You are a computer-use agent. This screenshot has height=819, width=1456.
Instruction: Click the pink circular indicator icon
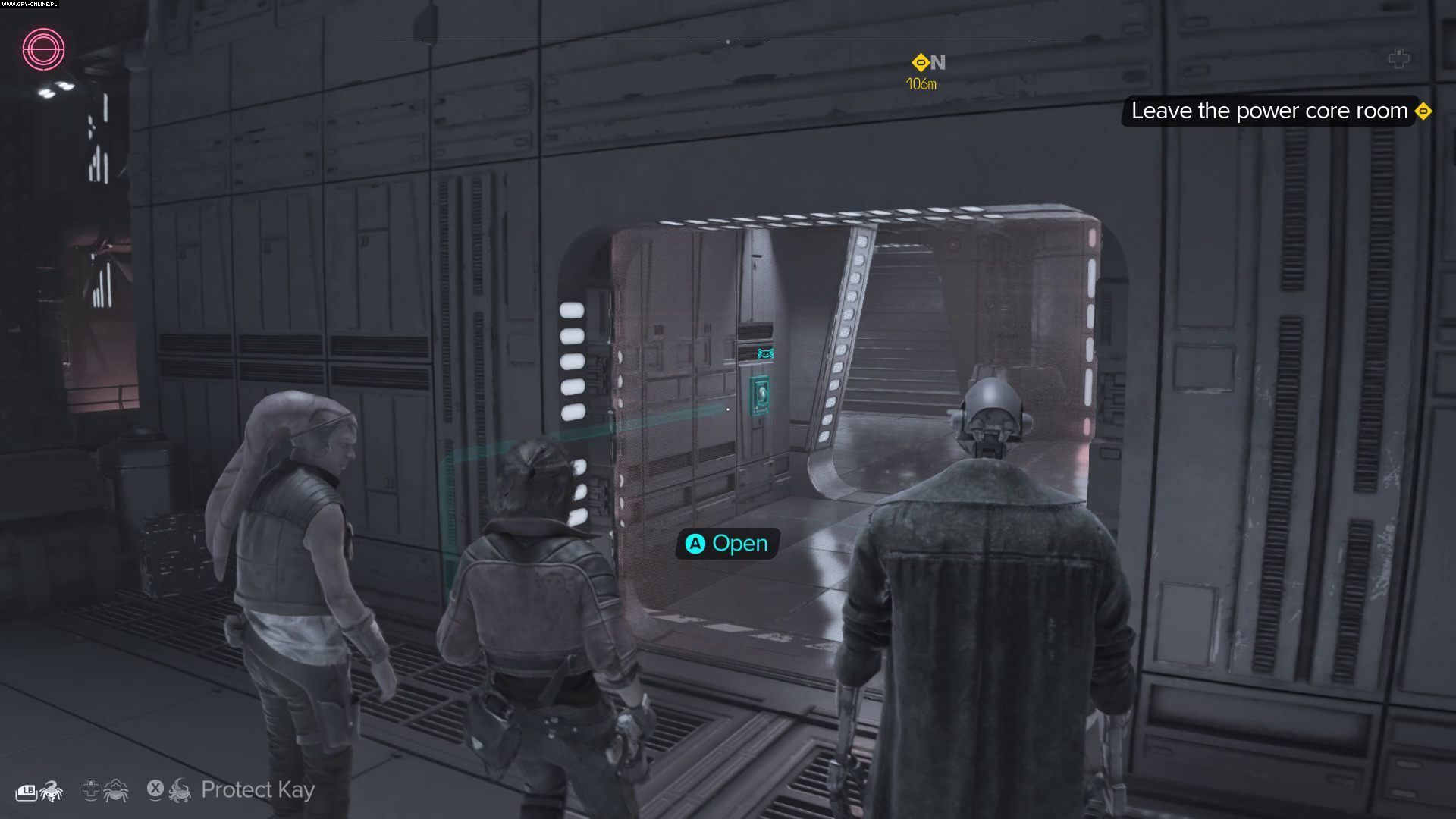[x=43, y=49]
